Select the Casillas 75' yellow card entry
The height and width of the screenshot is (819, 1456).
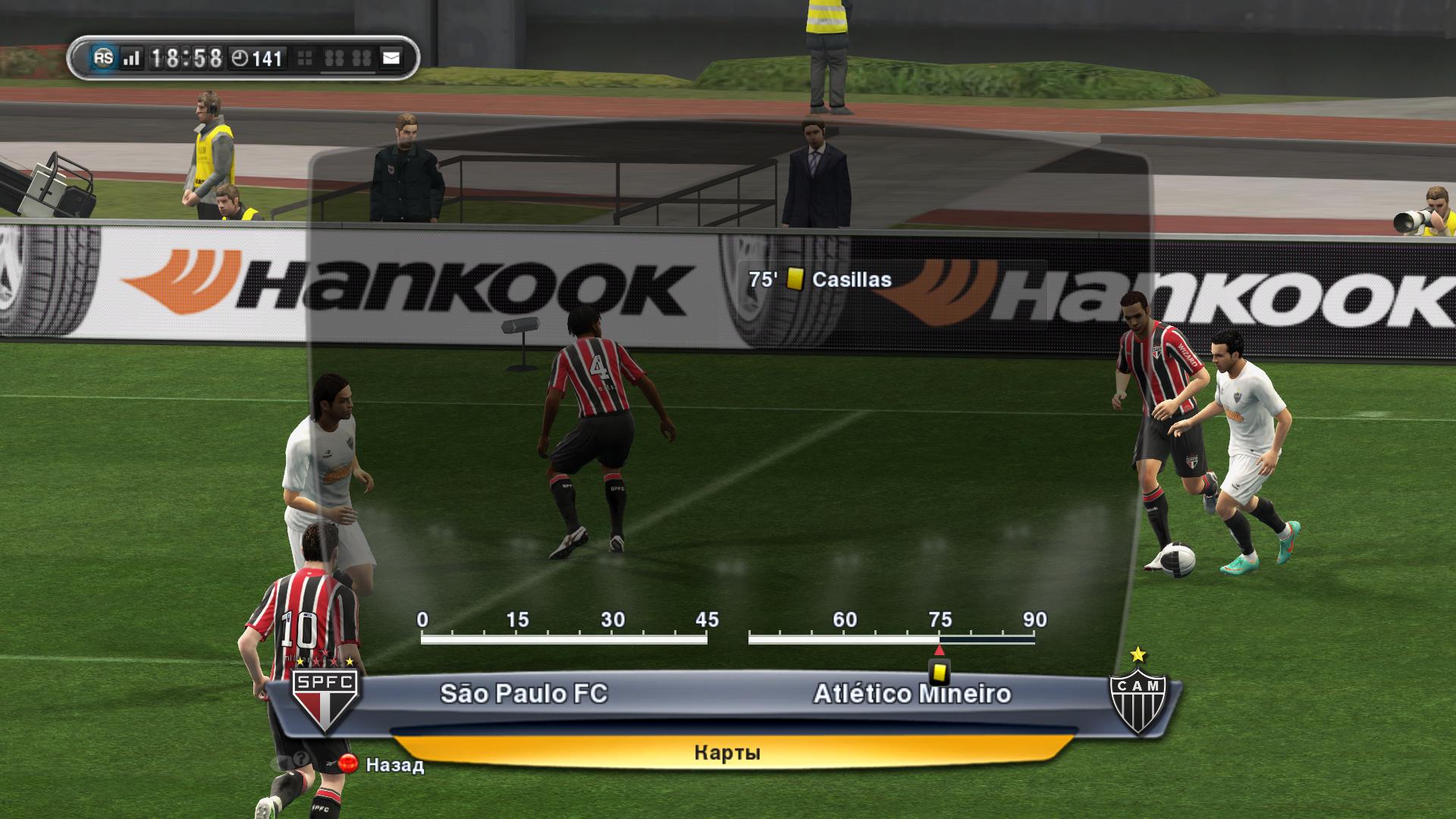click(820, 280)
